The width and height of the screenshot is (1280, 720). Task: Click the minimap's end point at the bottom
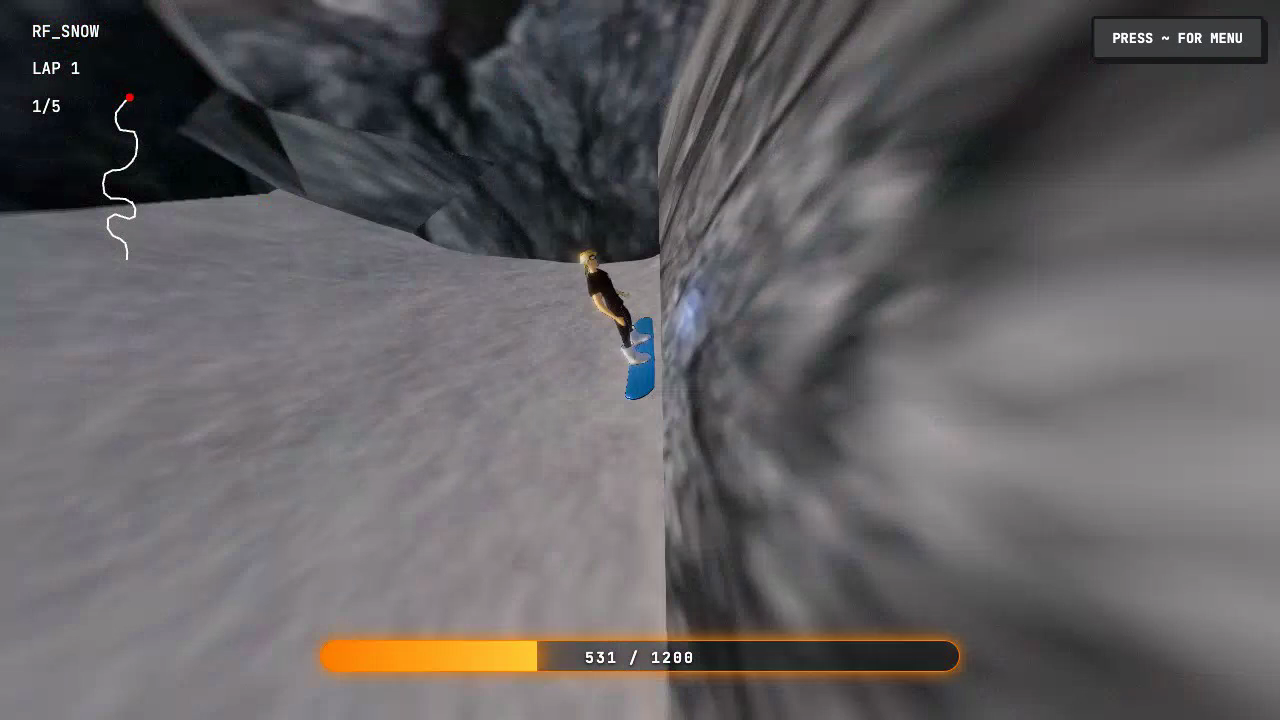point(125,258)
